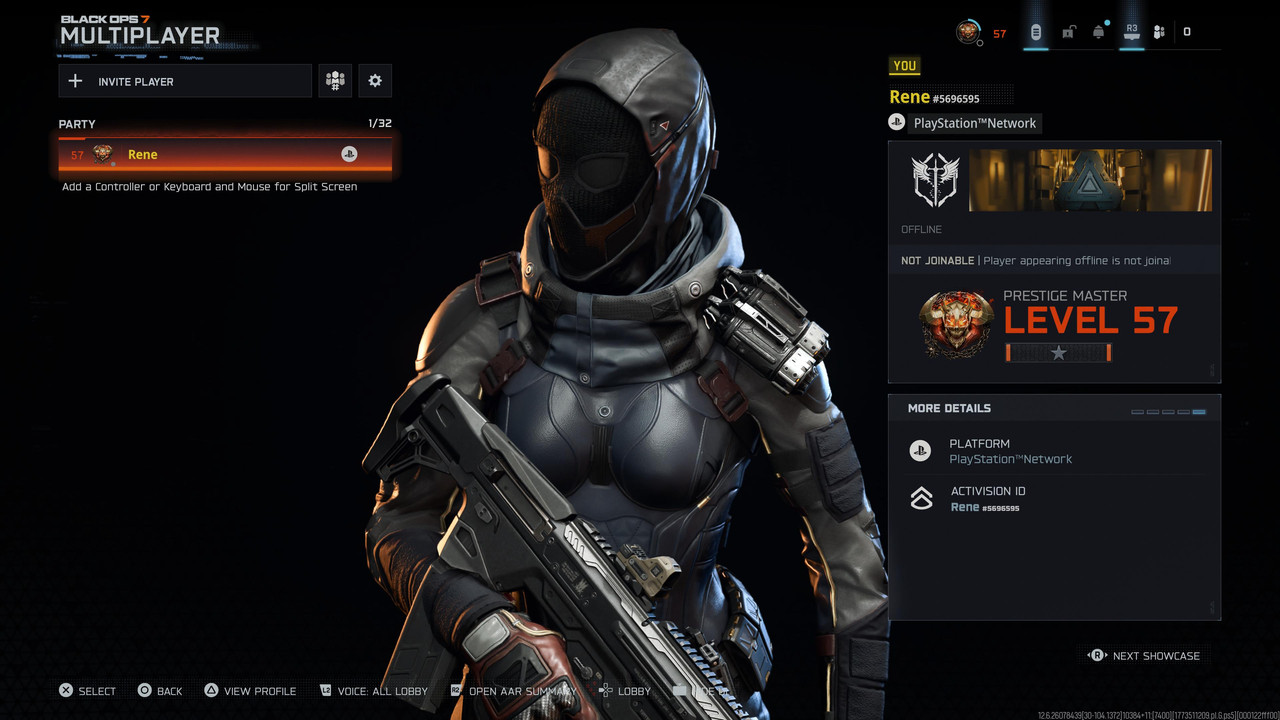Viewport: 1280px width, 720px height.
Task: Select the calling card banner thumbnail
Action: pos(1090,180)
